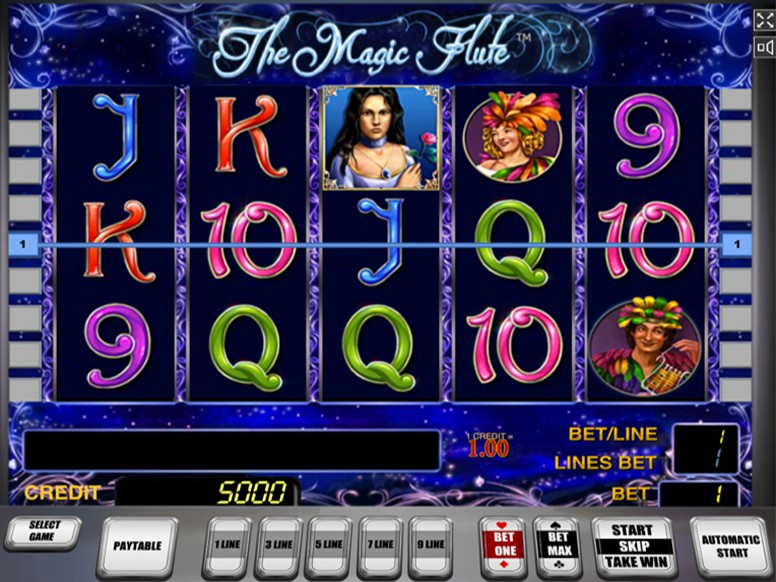This screenshot has width=776, height=582.
Task: Set play to 7 Line
Action: [x=381, y=545]
